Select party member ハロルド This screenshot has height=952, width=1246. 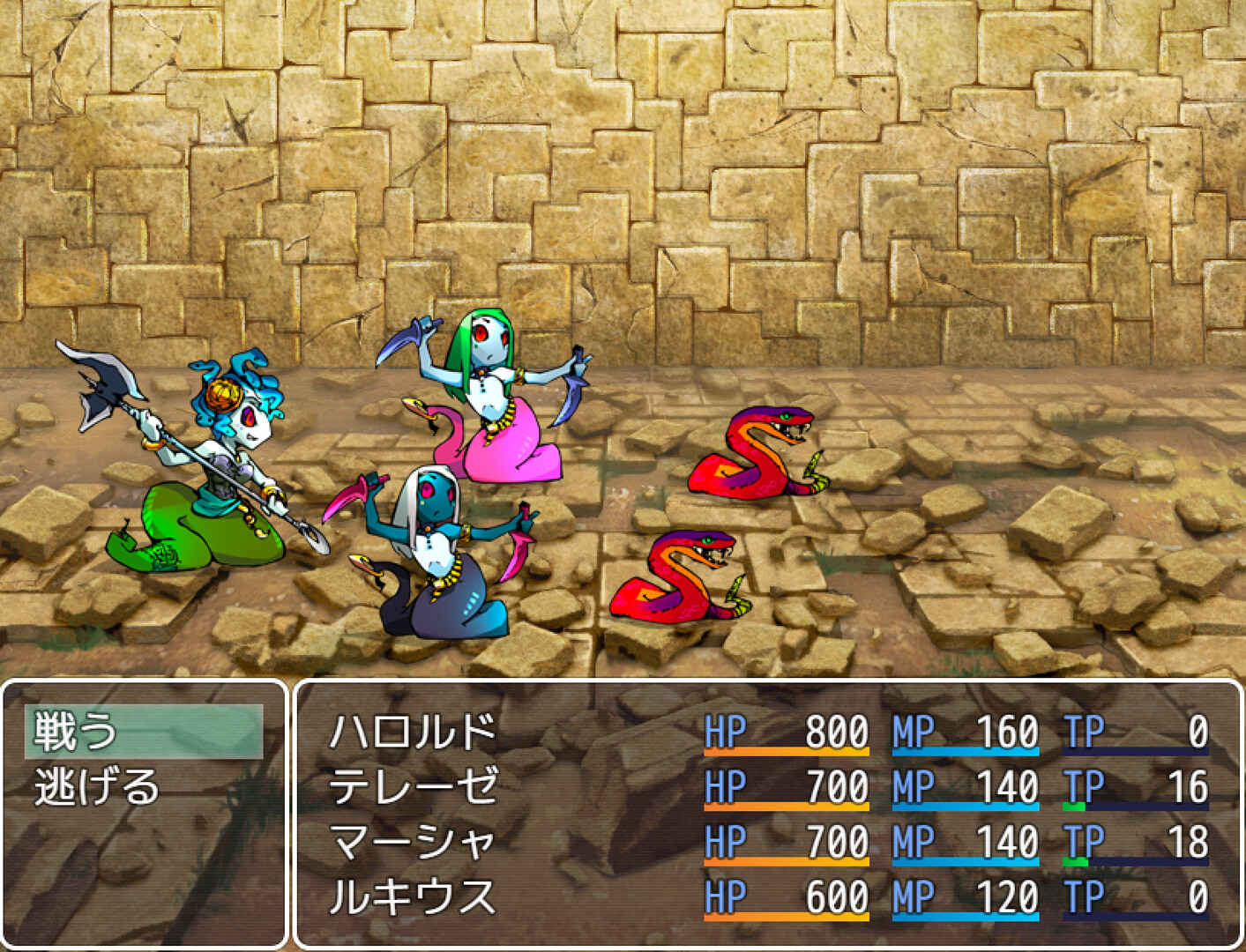(x=414, y=729)
